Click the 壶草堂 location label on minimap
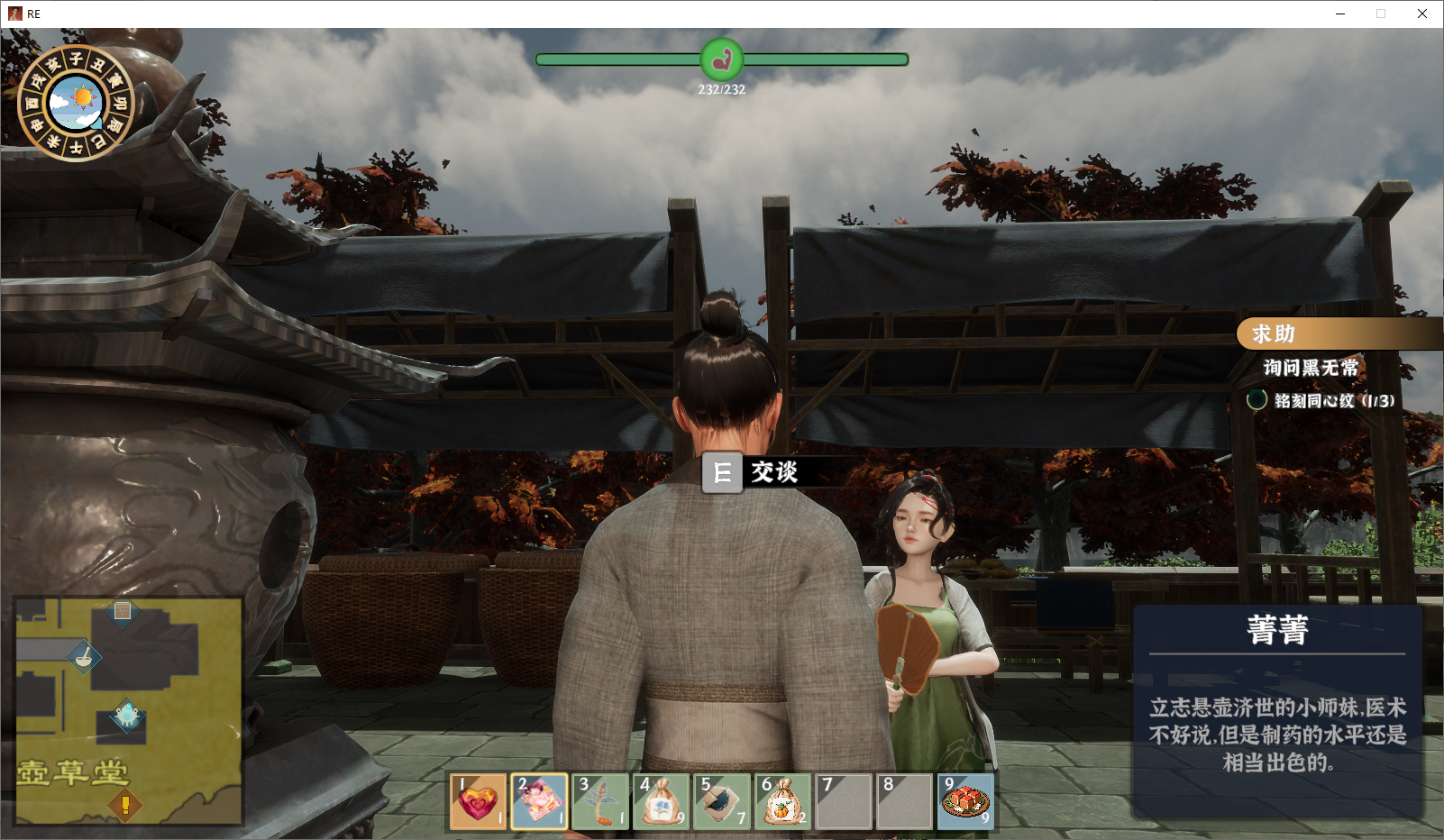Screen dimensions: 1444x840 pyautogui.click(x=73, y=772)
